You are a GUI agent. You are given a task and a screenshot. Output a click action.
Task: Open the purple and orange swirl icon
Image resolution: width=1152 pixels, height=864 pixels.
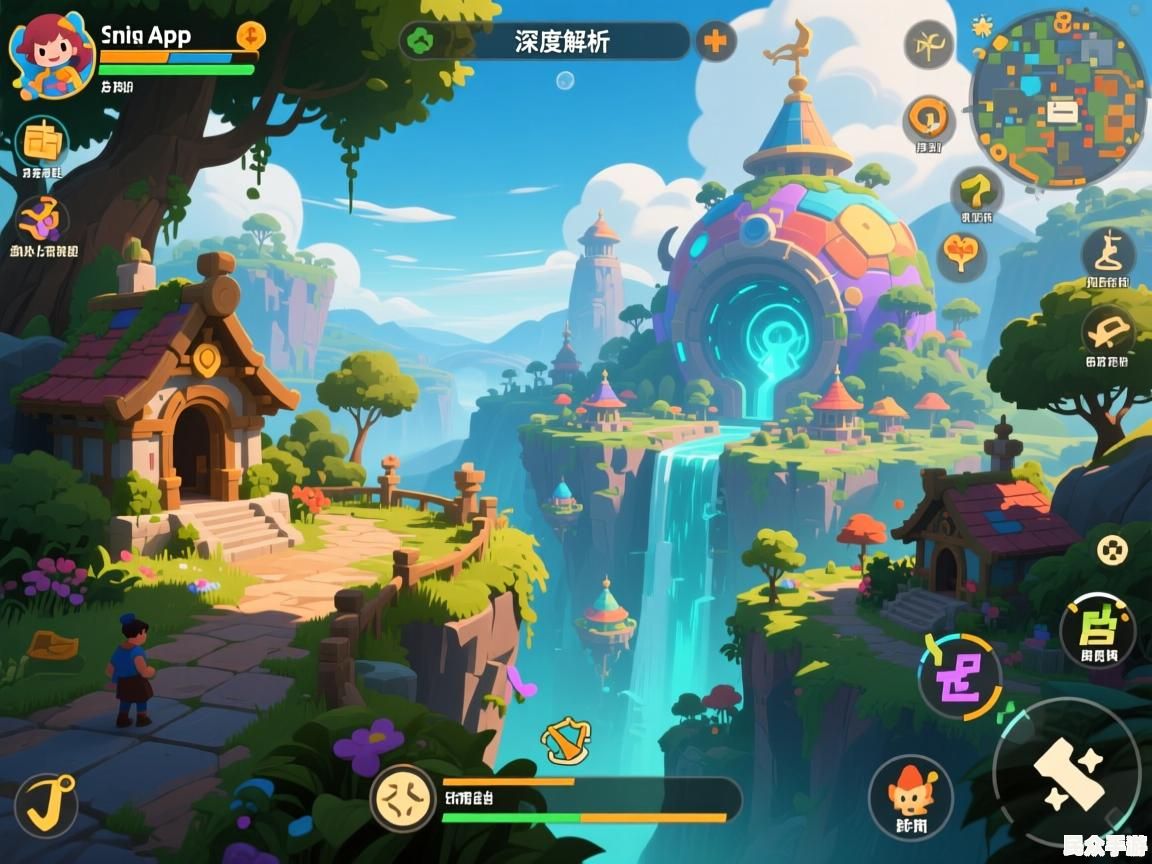click(42, 220)
